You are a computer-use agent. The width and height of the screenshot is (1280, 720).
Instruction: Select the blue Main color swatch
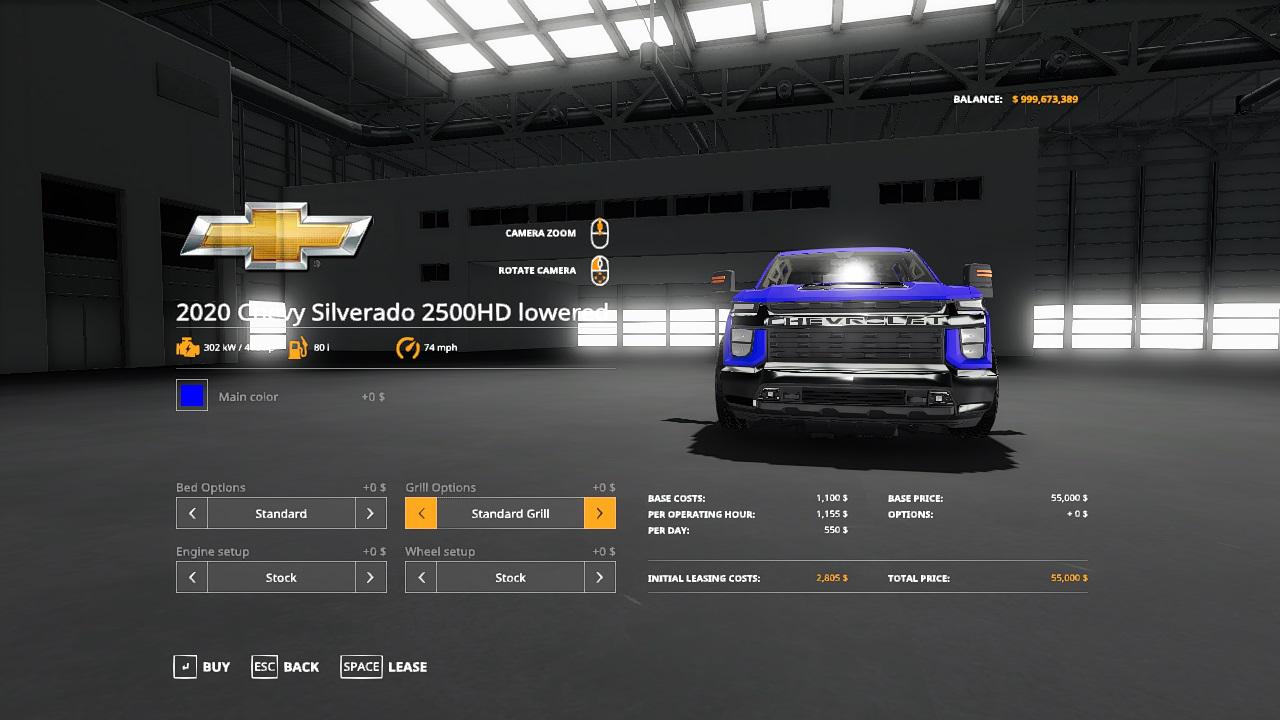pyautogui.click(x=192, y=396)
